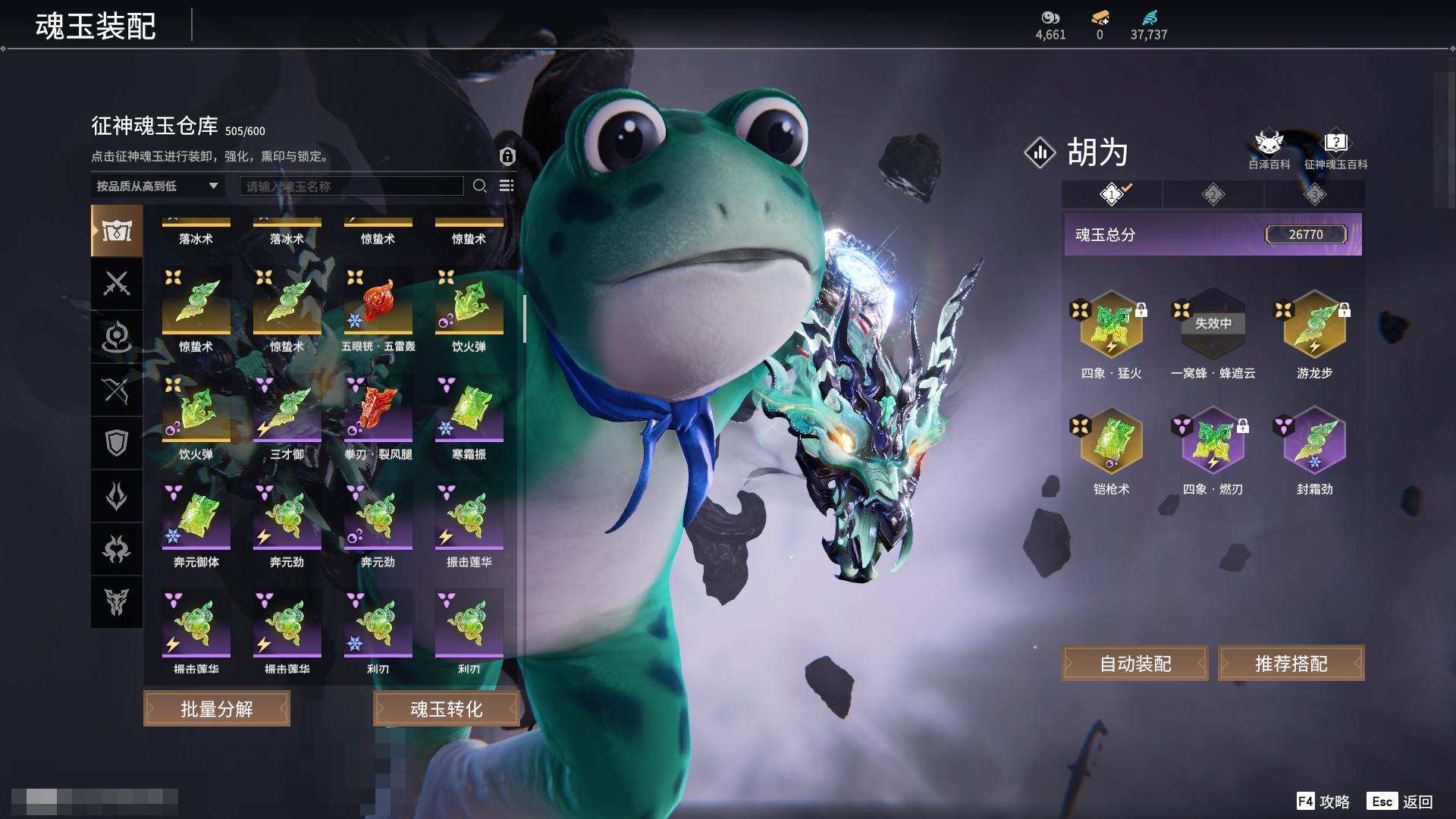Click the equipped 游龙步 jade slot

click(x=1314, y=325)
